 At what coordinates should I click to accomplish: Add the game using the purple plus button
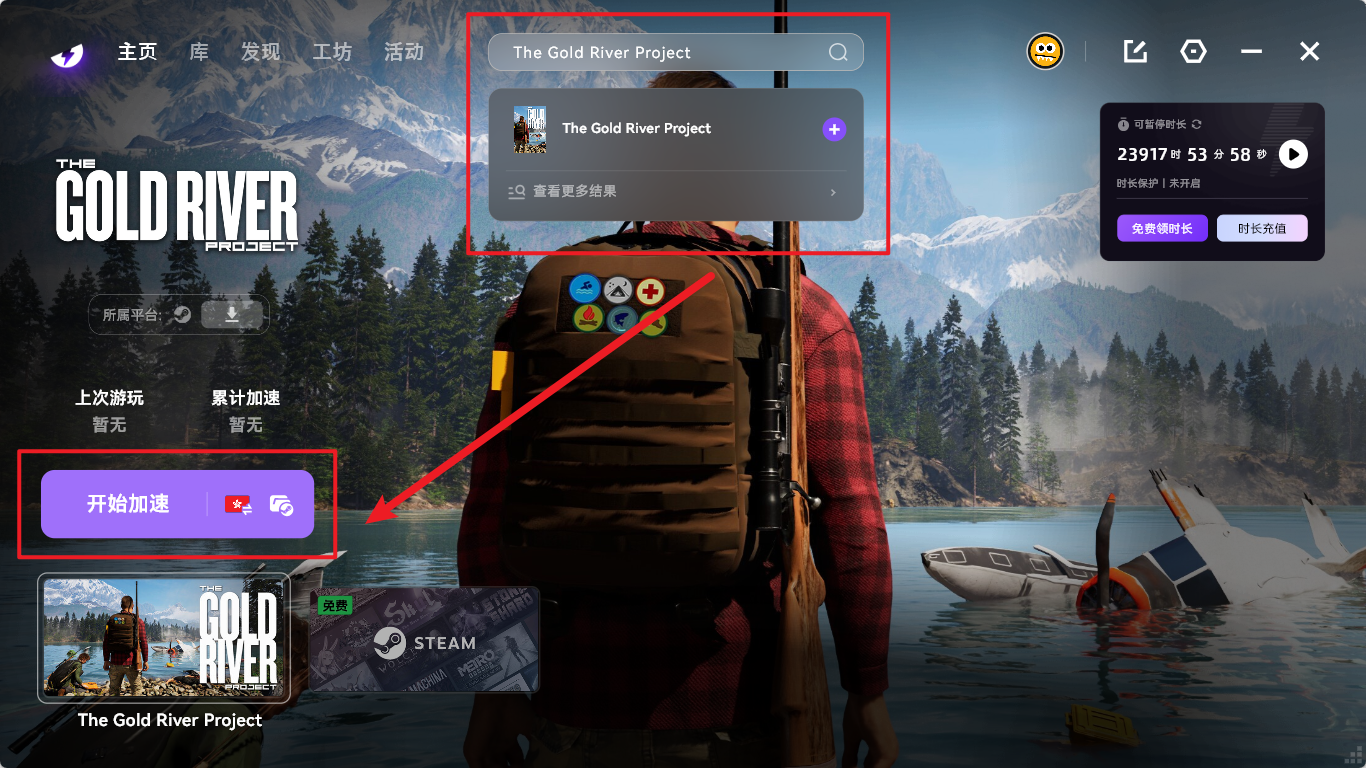pos(834,129)
